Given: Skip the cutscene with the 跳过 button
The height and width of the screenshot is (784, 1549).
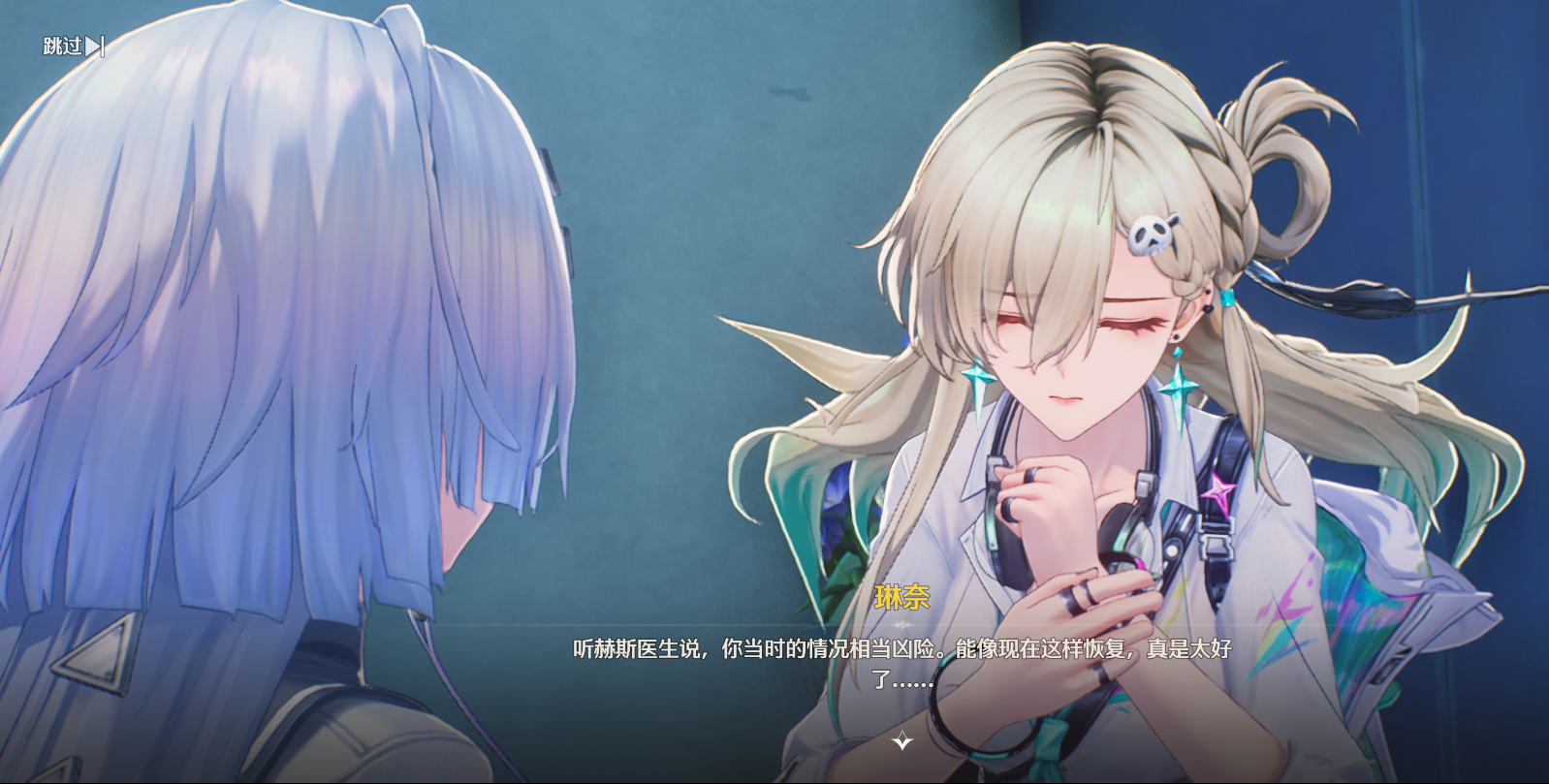Looking at the screenshot, I should pyautogui.click(x=73, y=46).
